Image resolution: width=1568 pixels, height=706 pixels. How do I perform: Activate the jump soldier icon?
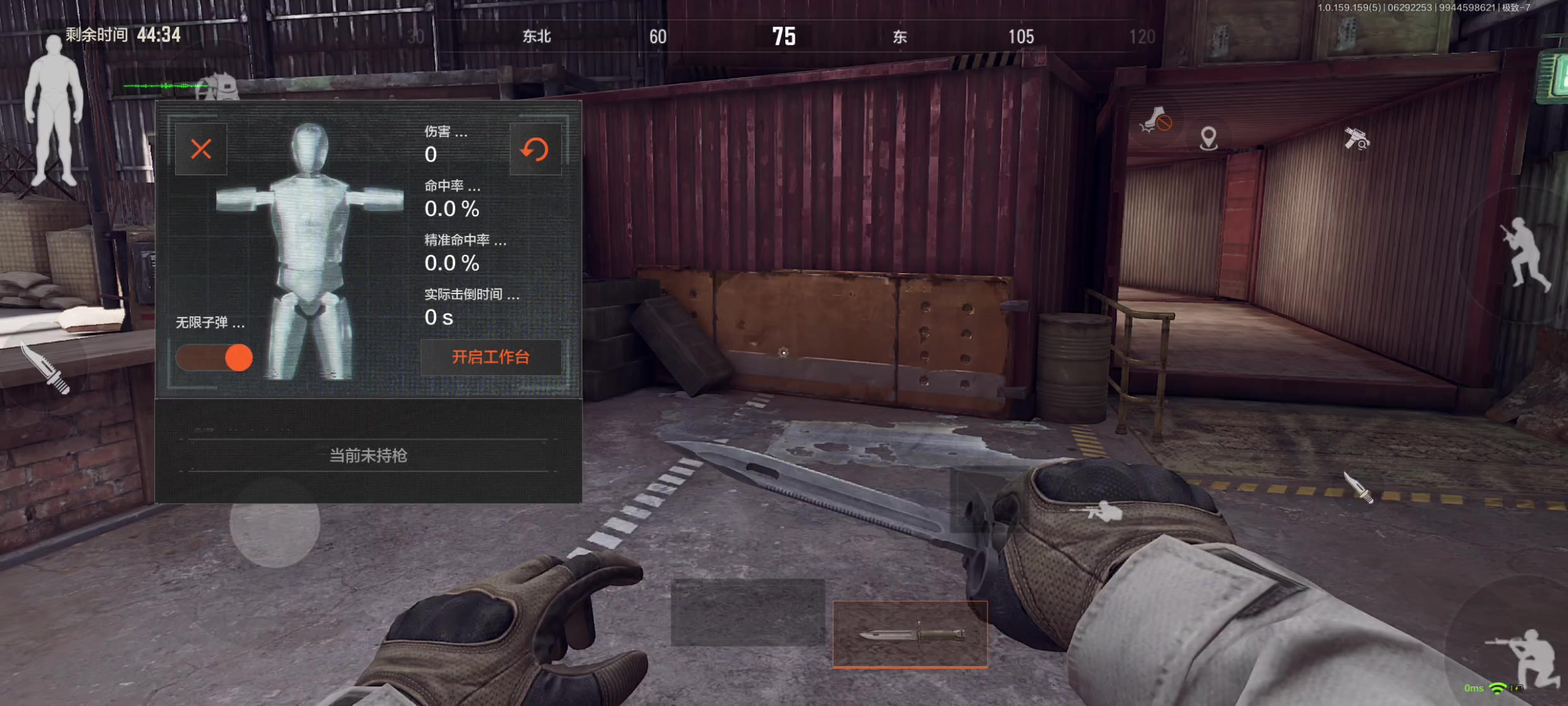[1527, 254]
